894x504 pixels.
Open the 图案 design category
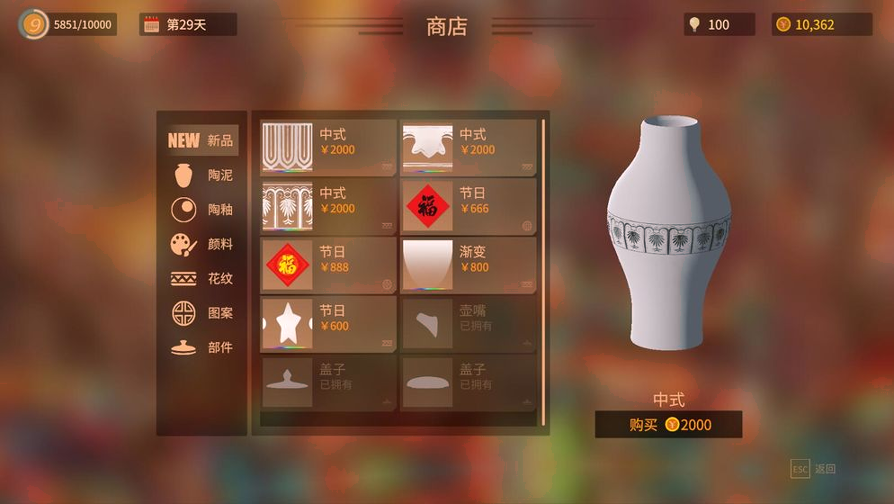202,313
